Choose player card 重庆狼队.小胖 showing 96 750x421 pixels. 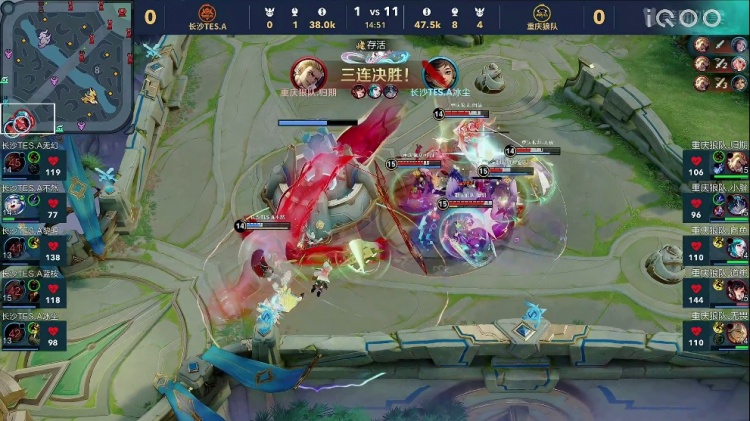(x=716, y=203)
